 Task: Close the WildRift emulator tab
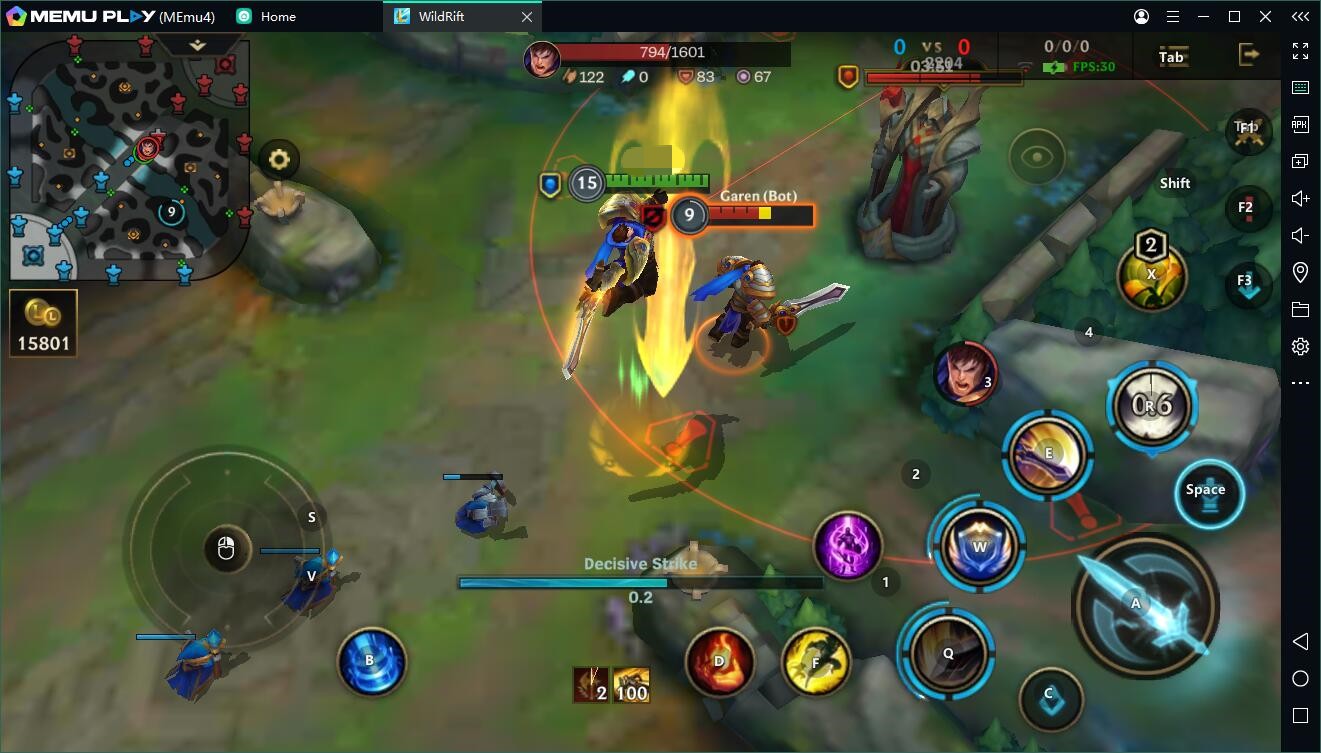point(527,17)
